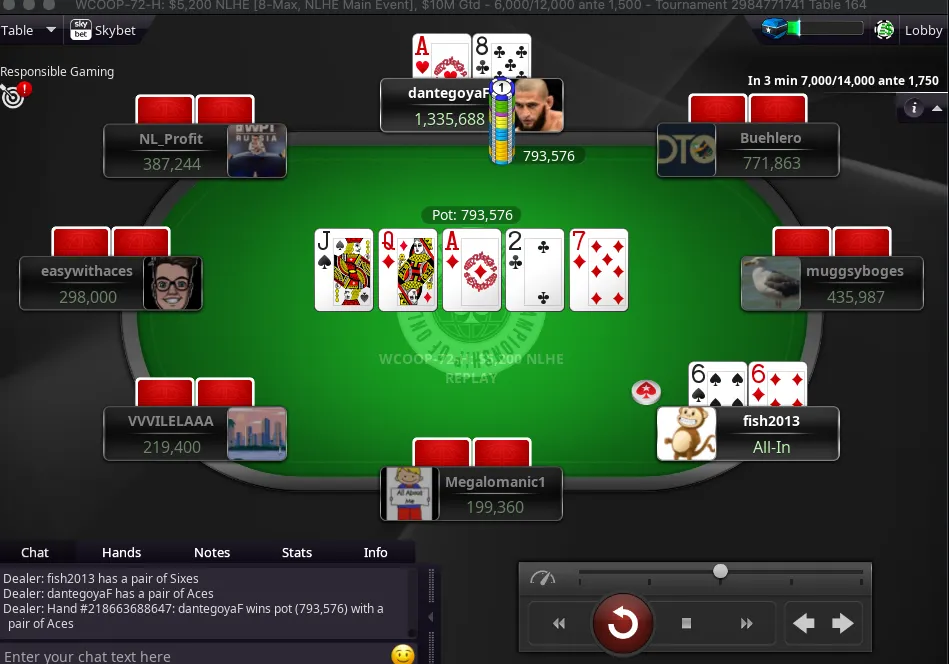The image size is (949, 664).
Task: Collapse the info panel with the up arrow
Action: tap(937, 108)
